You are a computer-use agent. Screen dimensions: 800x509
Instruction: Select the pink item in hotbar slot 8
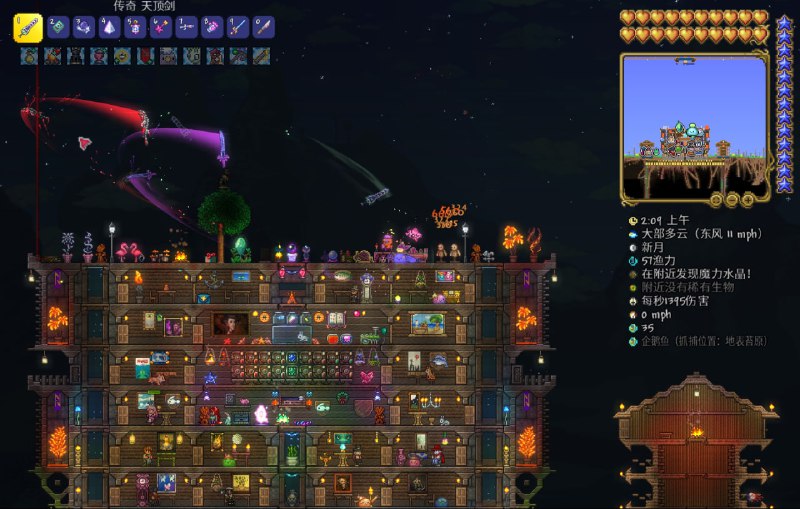(x=212, y=28)
